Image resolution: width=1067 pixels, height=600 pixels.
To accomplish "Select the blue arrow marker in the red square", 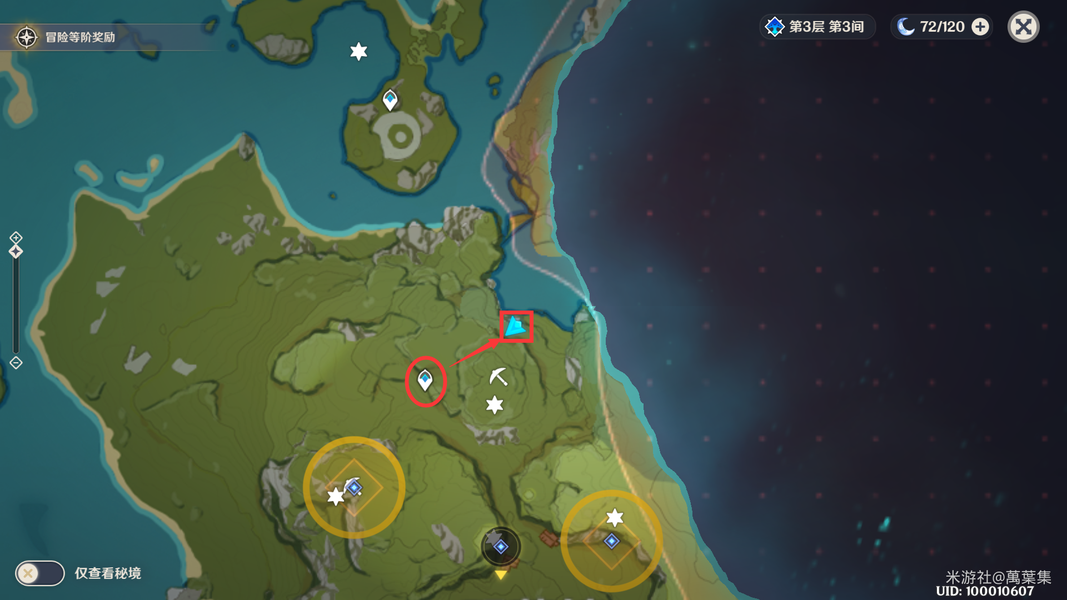I will 516,326.
